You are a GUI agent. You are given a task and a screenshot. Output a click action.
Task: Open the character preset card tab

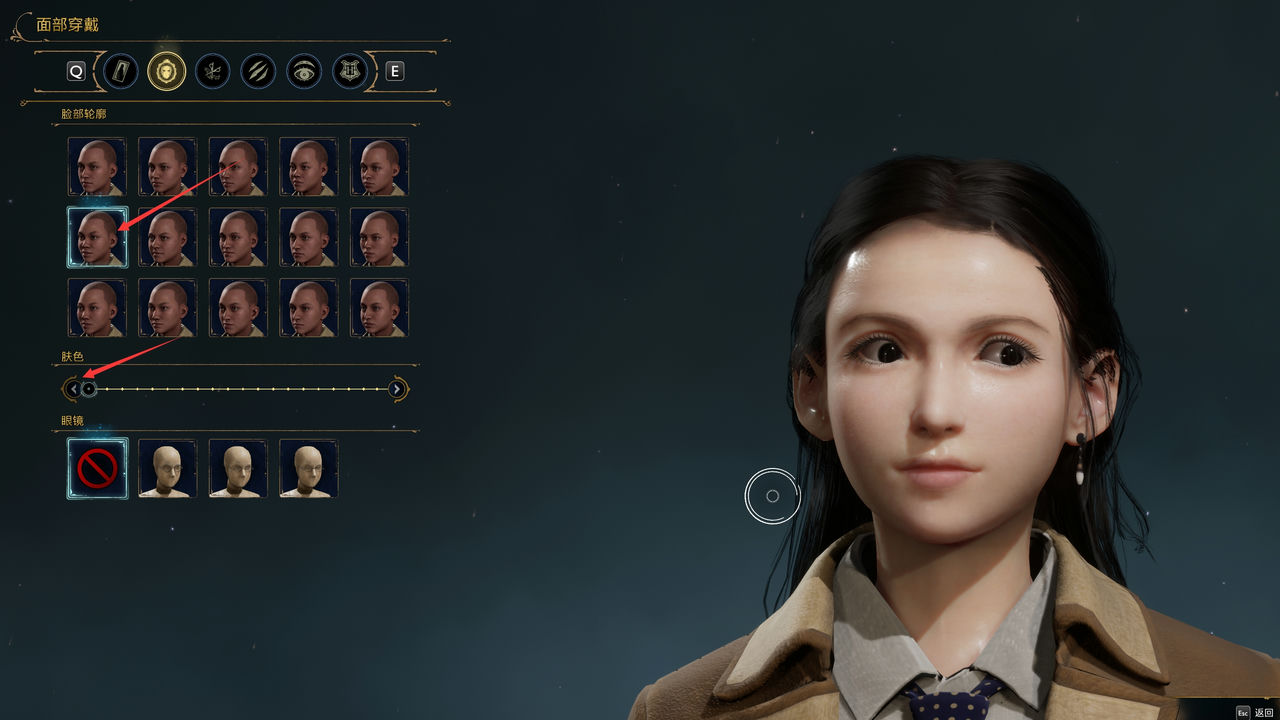tap(121, 71)
